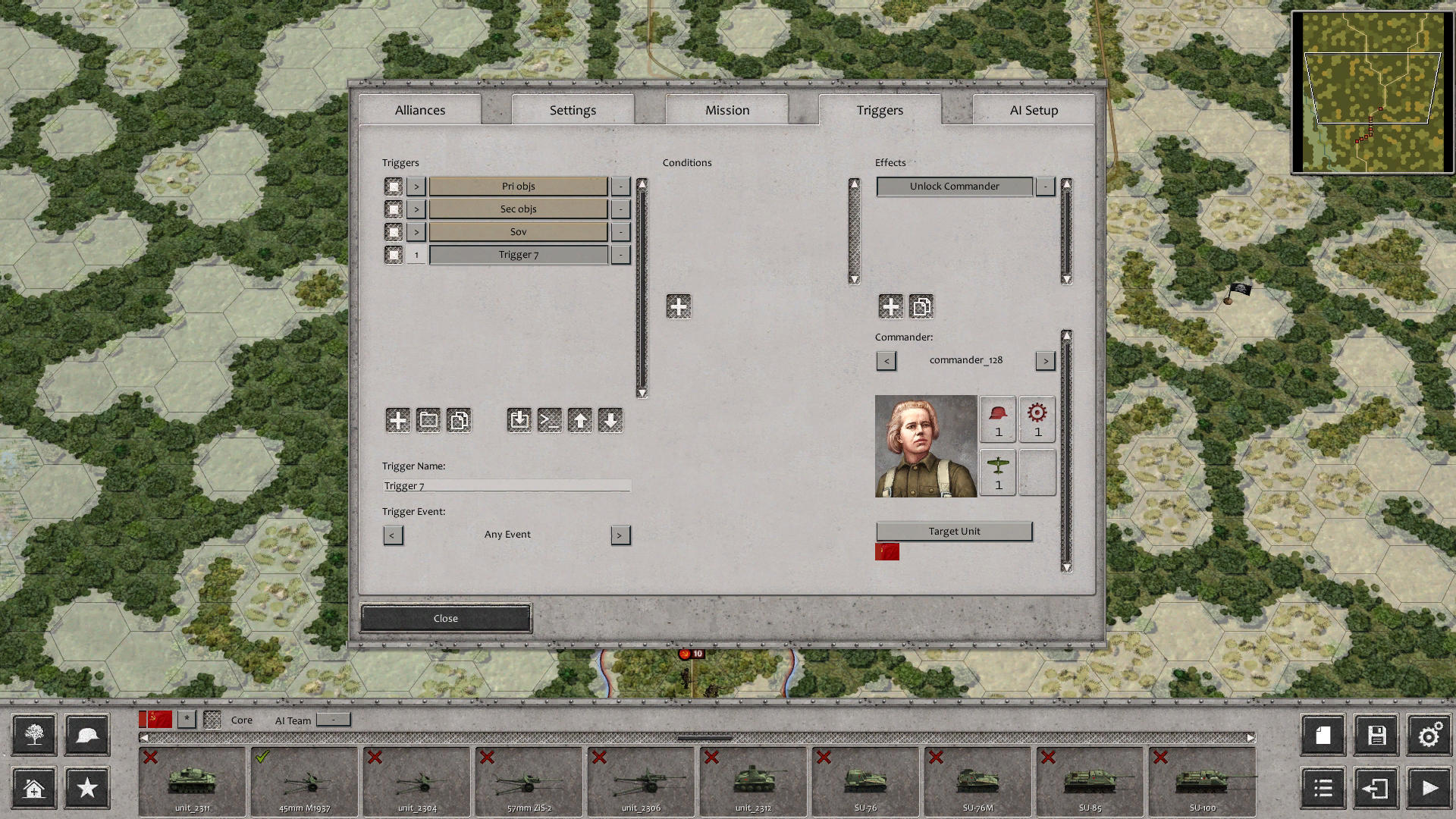1456x819 pixels.
Task: Toggle the checkbox beside Trigger 7
Action: click(394, 254)
